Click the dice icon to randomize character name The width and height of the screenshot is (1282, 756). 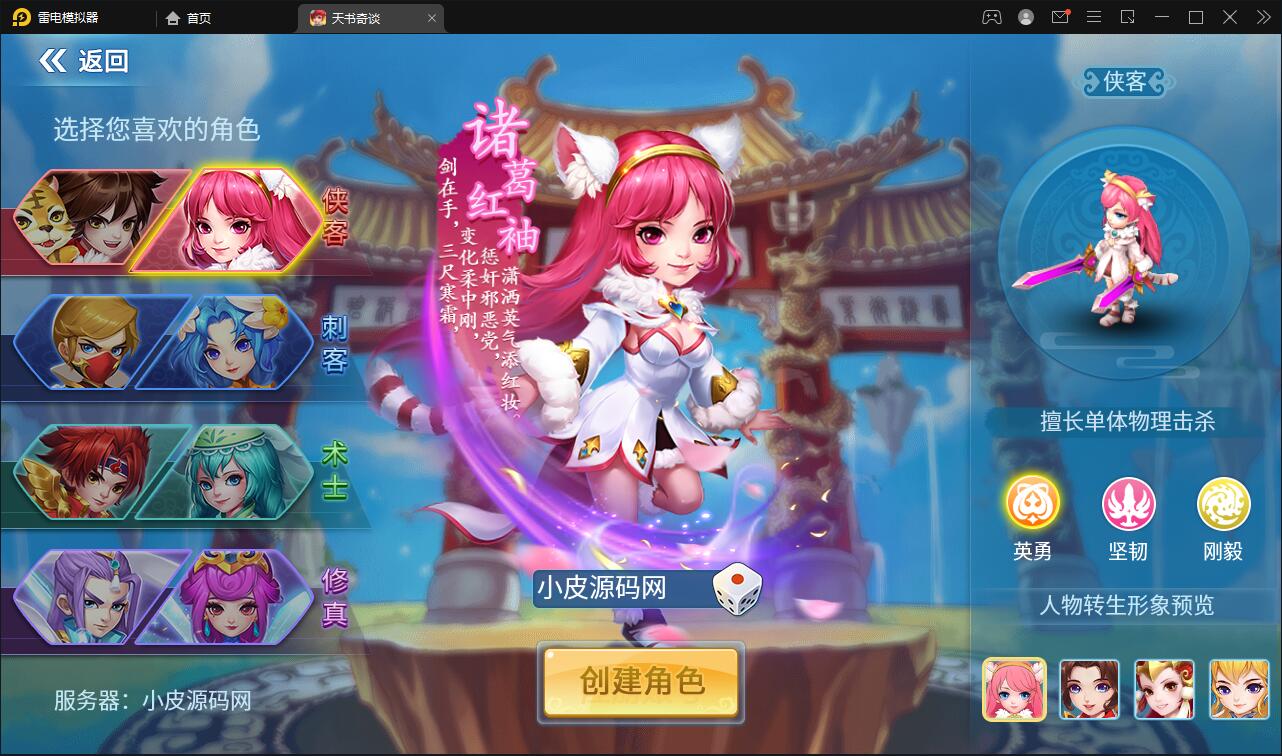coord(736,590)
